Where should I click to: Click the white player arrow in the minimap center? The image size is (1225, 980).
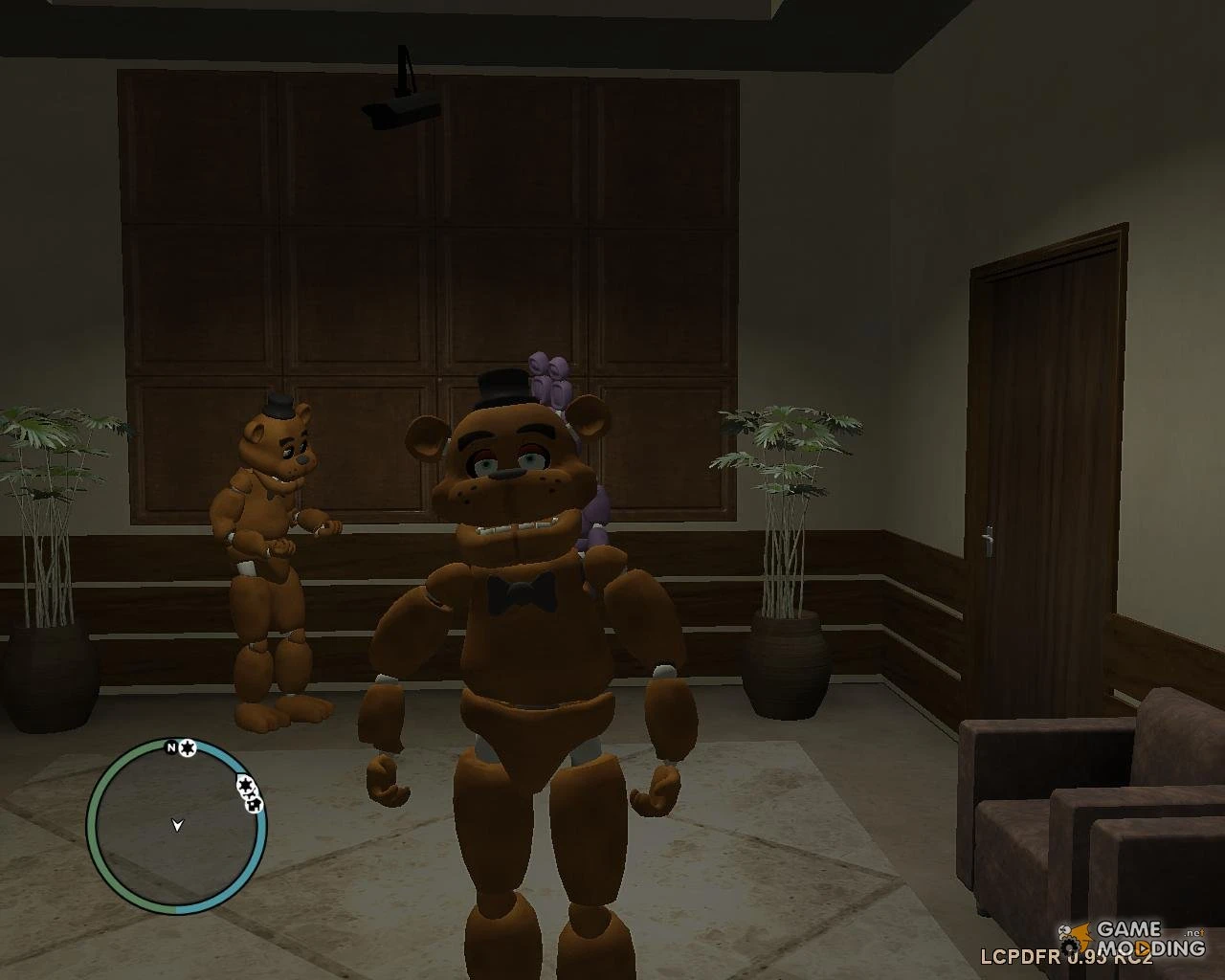[177, 825]
